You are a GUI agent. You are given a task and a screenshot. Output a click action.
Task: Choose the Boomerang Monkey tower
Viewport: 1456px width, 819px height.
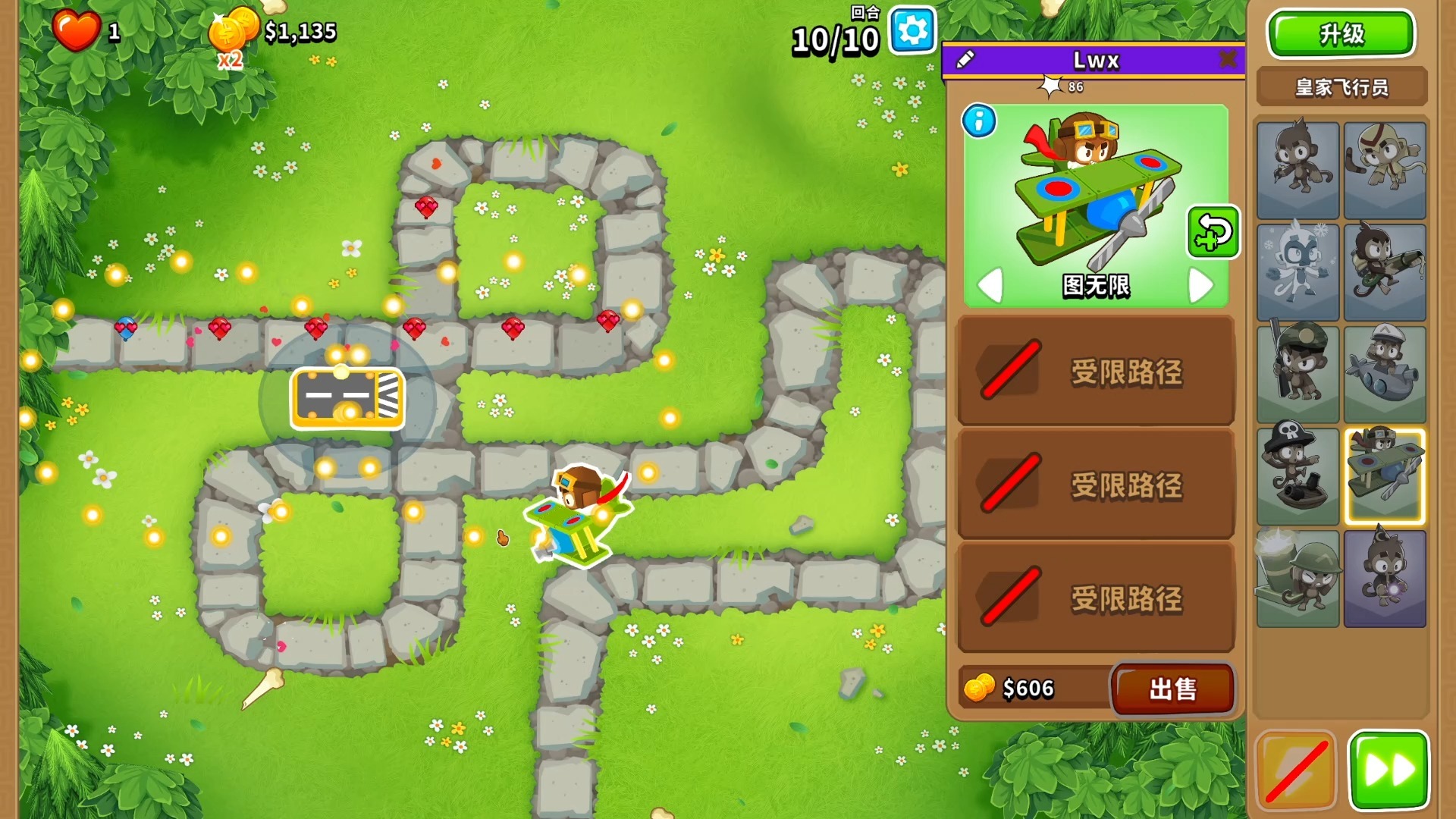(x=1385, y=171)
